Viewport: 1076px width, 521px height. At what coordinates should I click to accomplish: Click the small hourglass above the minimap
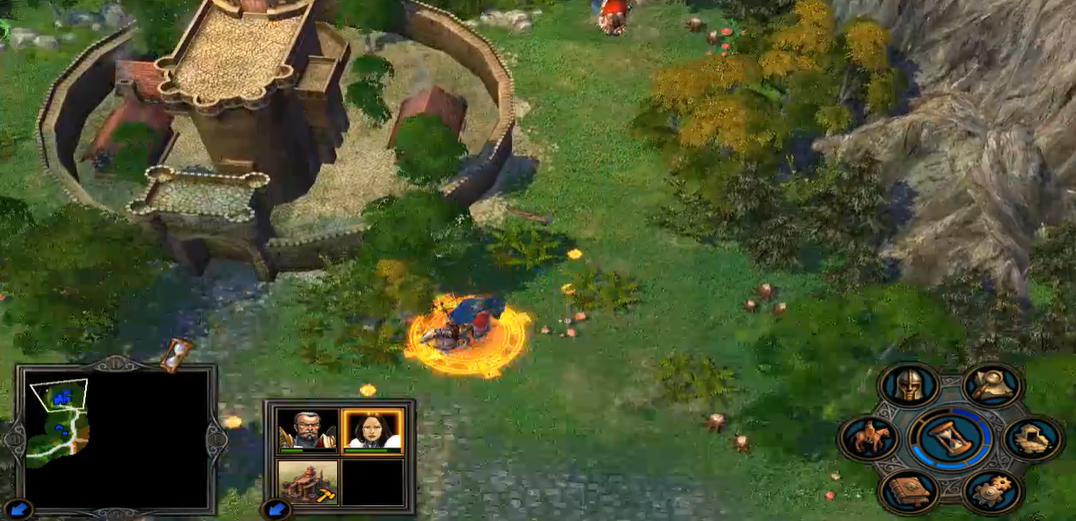coord(177,353)
